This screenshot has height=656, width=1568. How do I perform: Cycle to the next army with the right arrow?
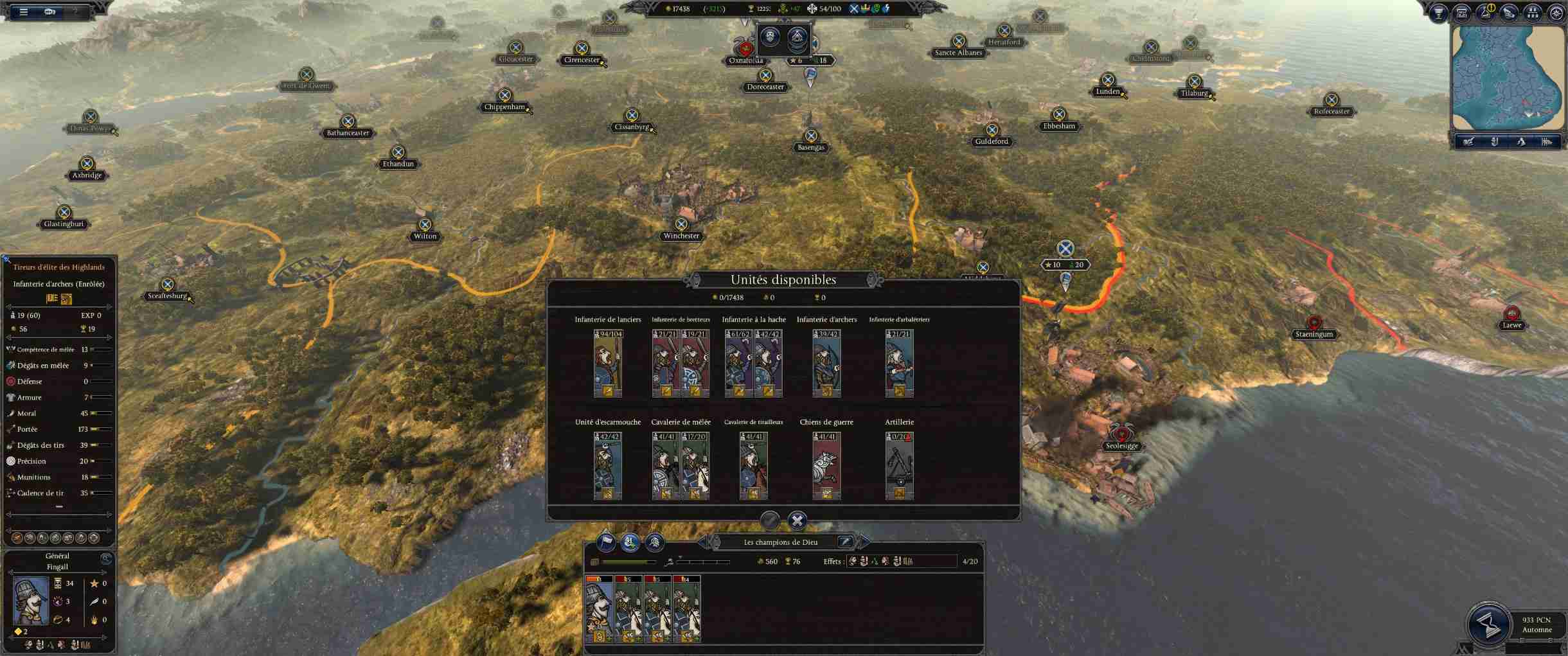click(864, 542)
